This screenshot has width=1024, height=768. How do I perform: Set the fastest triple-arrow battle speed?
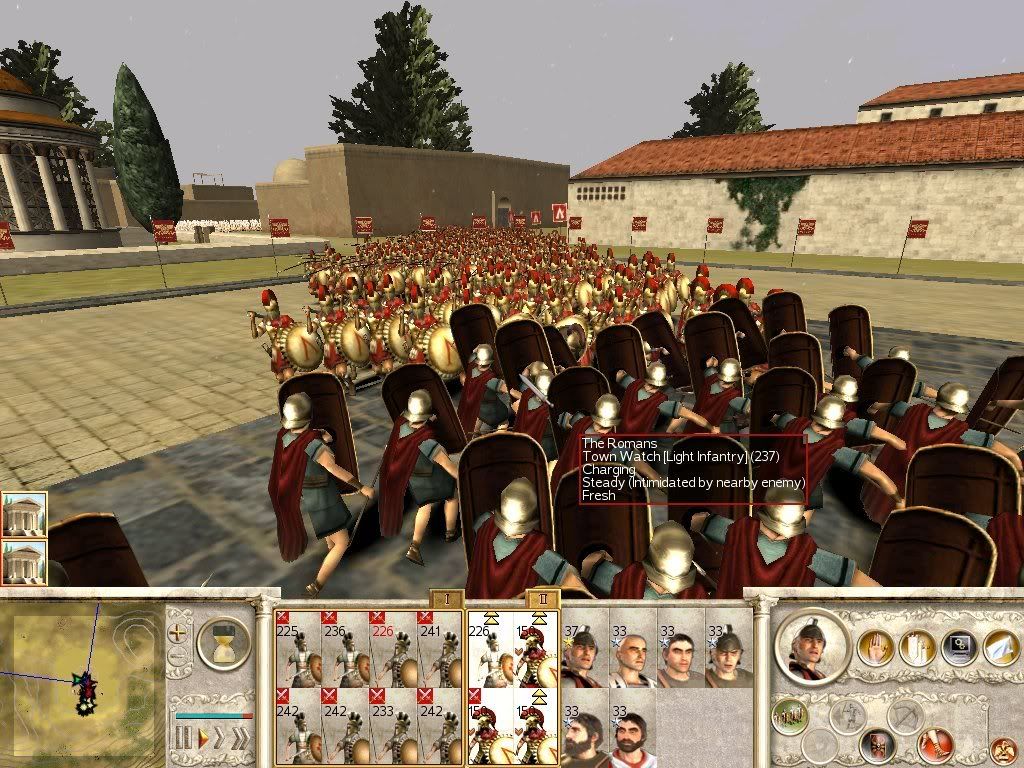[x=242, y=740]
